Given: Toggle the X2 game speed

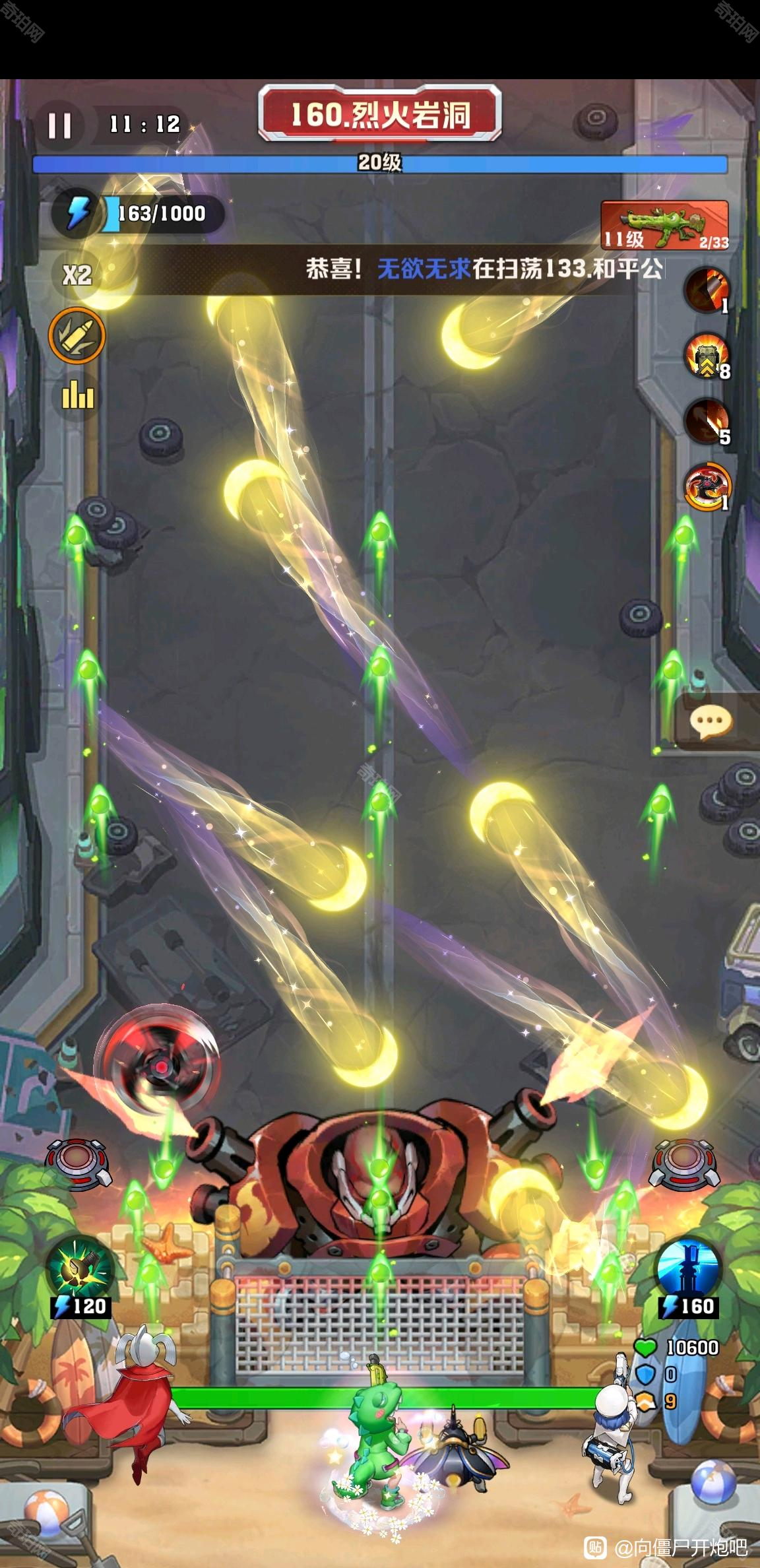Looking at the screenshot, I should tap(77, 274).
